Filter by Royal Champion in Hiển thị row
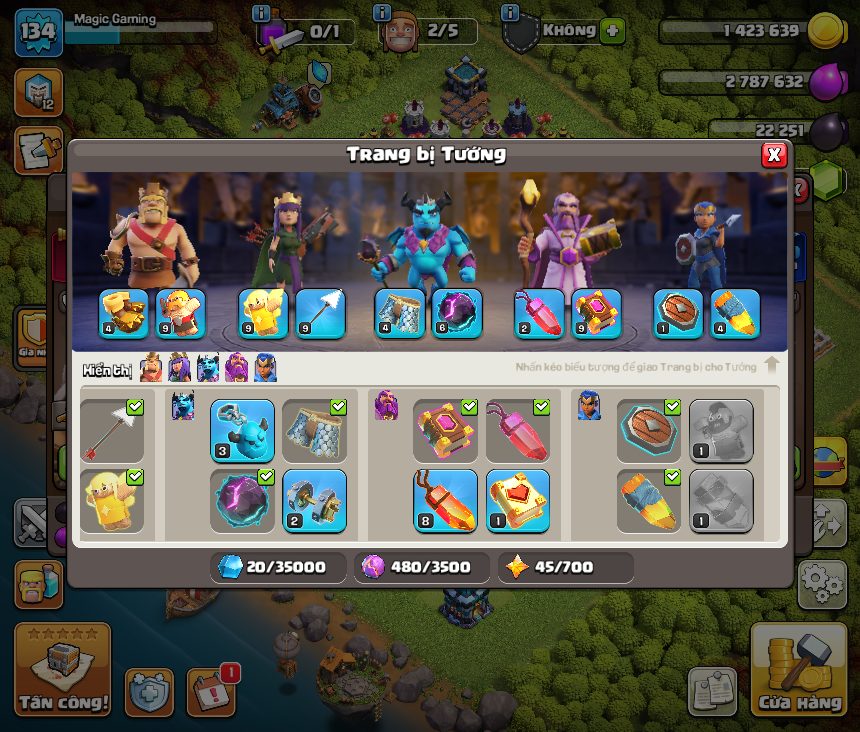The width and height of the screenshot is (860, 732). (x=265, y=368)
